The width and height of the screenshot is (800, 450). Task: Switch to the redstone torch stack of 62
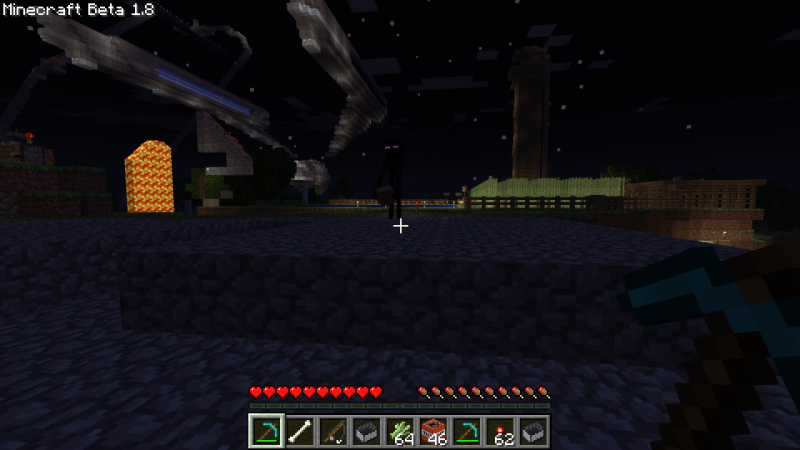pos(500,431)
